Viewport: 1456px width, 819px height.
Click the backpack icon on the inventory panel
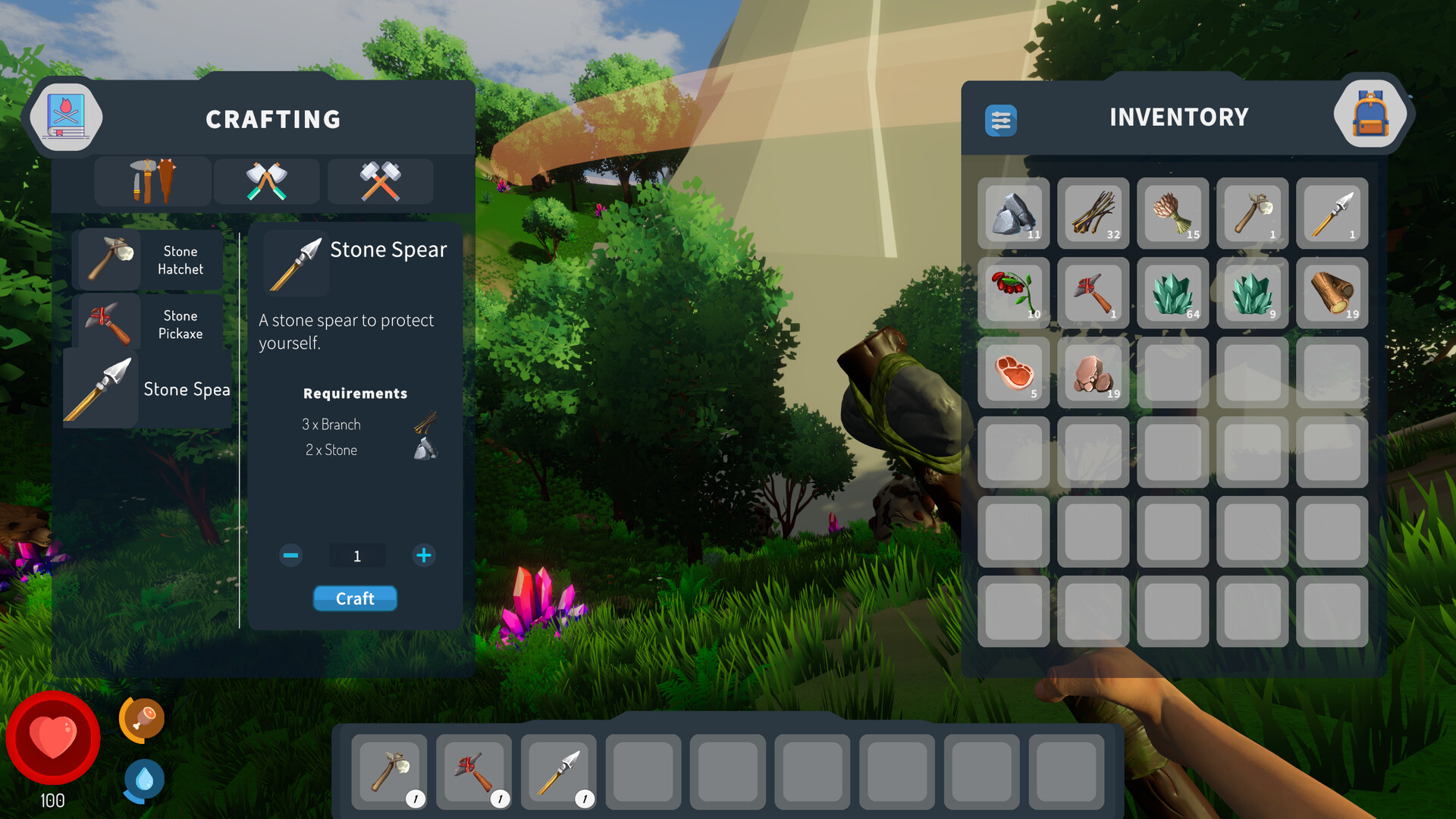pos(1370,113)
